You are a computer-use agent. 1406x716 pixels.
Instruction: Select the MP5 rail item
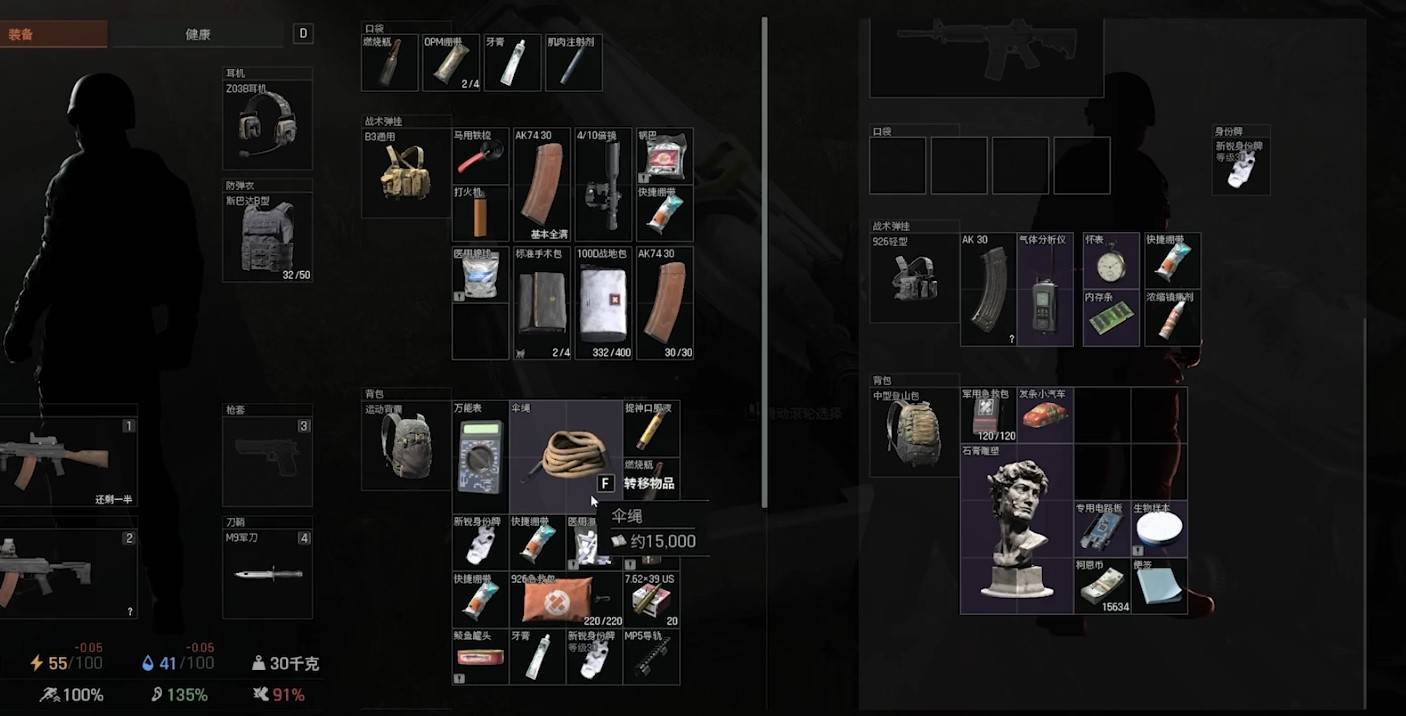click(651, 657)
